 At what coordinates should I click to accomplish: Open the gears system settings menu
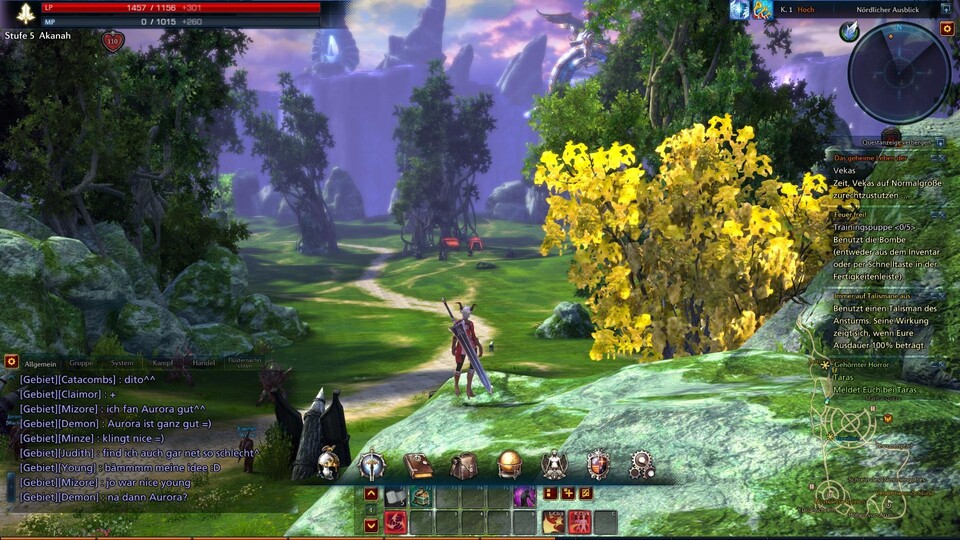pos(642,464)
